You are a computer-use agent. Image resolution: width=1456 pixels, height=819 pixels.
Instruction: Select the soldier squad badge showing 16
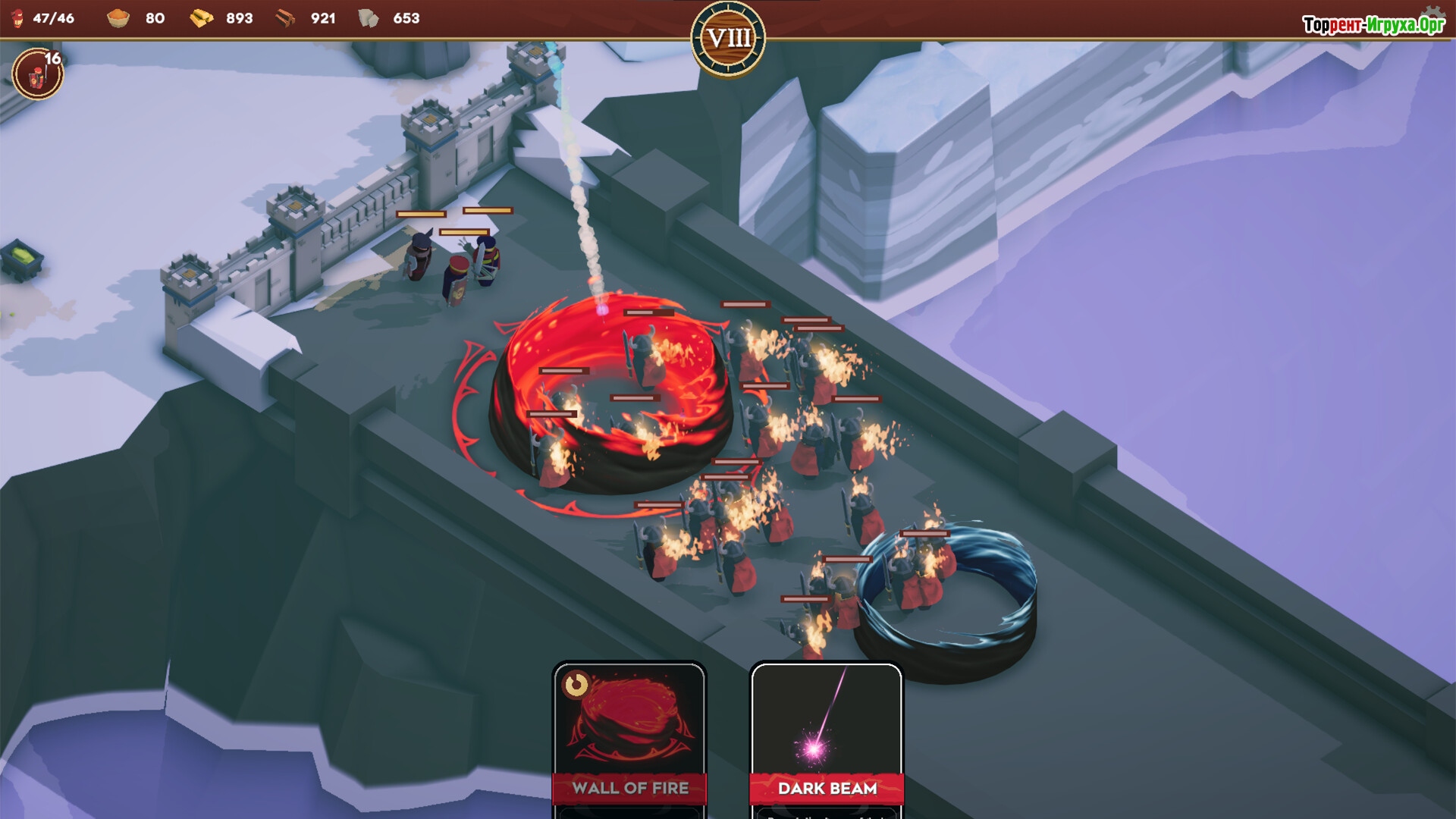(x=37, y=74)
